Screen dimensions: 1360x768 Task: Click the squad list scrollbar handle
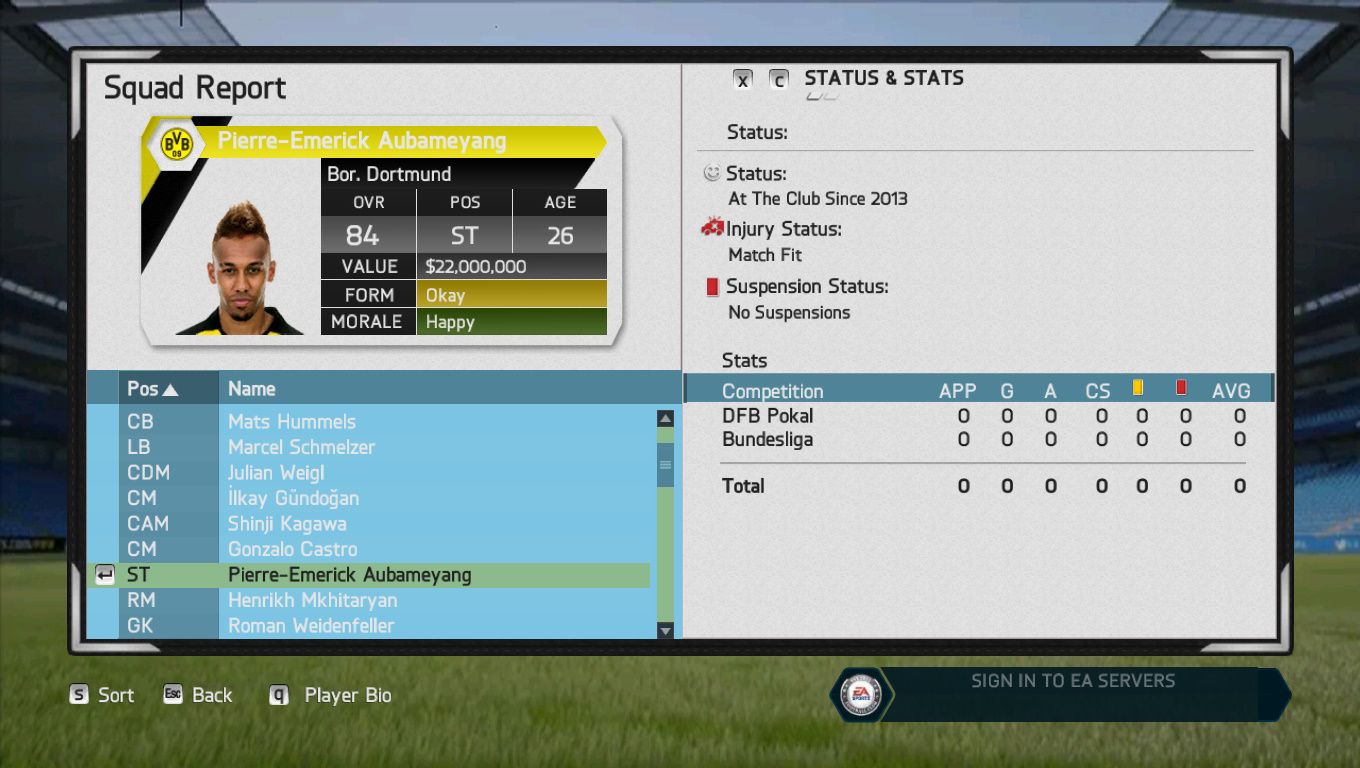pos(665,465)
